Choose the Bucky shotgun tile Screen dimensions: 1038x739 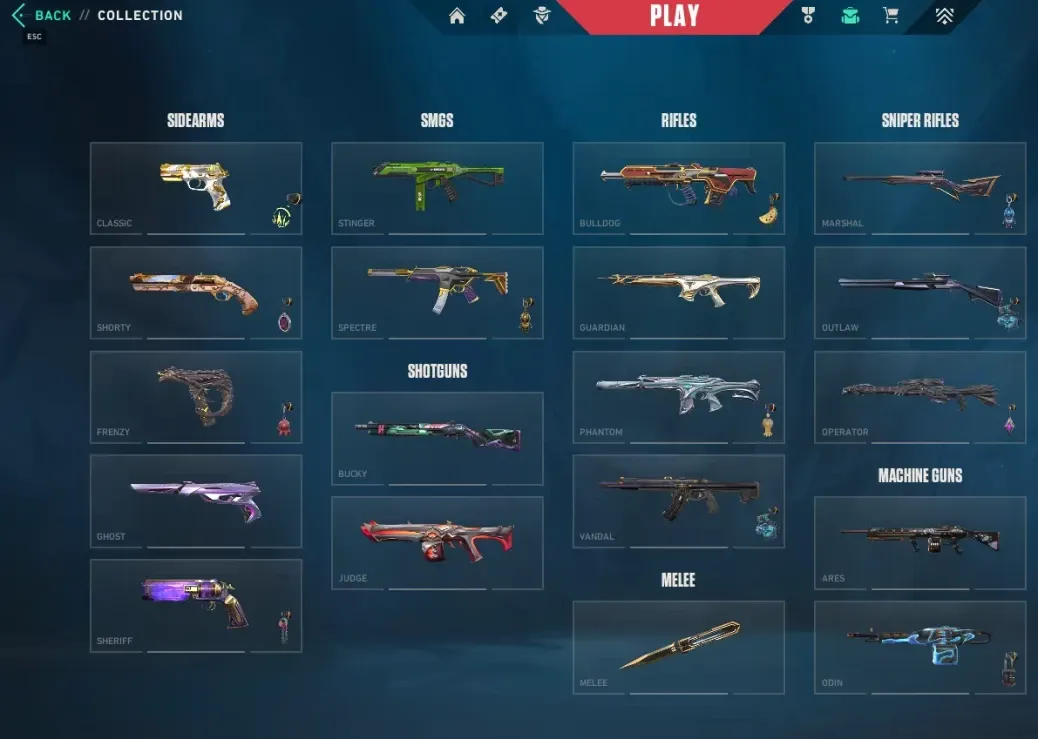[x=437, y=438]
